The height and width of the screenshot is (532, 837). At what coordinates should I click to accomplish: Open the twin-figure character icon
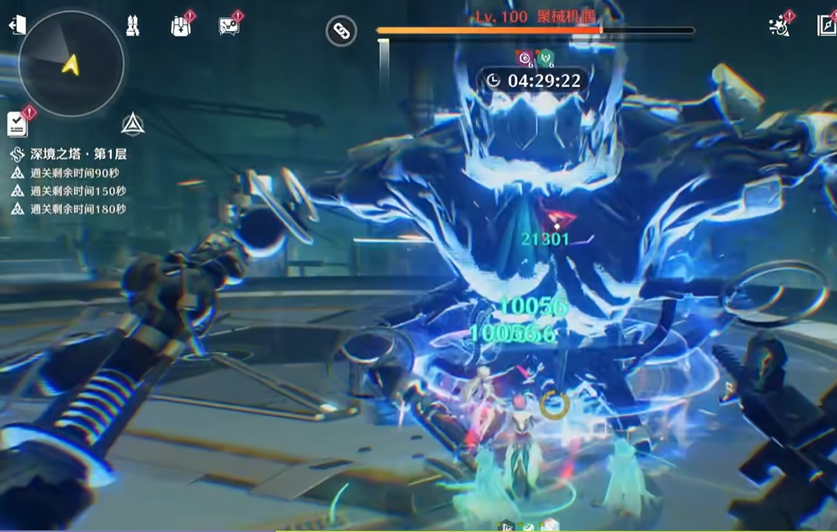(133, 26)
